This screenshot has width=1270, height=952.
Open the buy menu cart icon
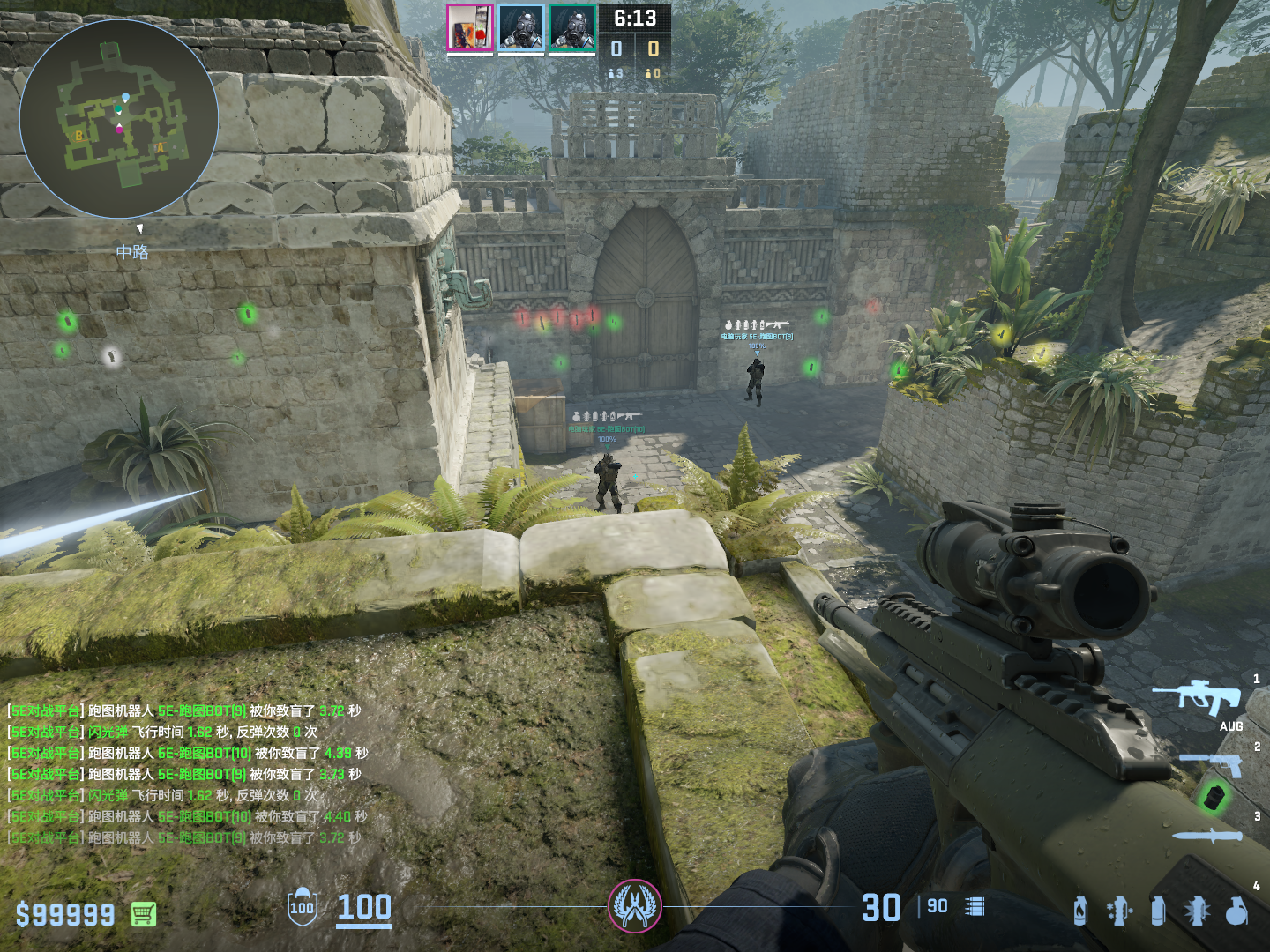144,914
